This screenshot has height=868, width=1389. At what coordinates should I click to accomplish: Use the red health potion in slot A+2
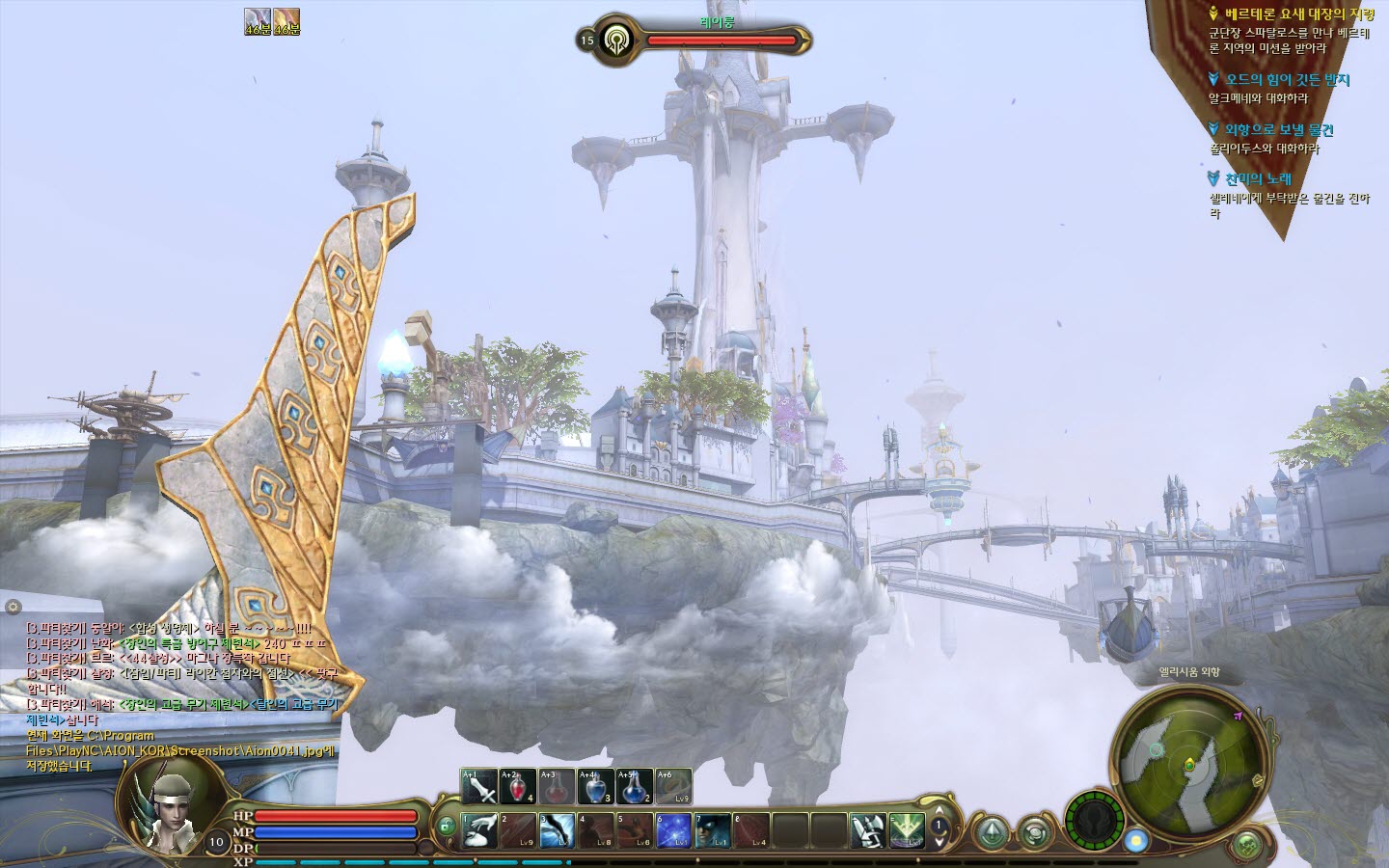[518, 787]
